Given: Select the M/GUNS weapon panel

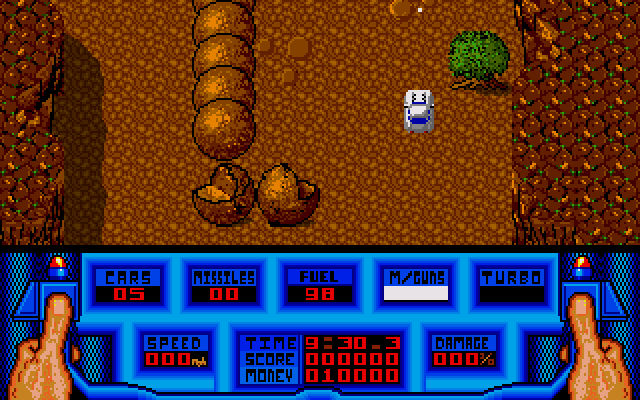Looking at the screenshot, I should point(415,285).
